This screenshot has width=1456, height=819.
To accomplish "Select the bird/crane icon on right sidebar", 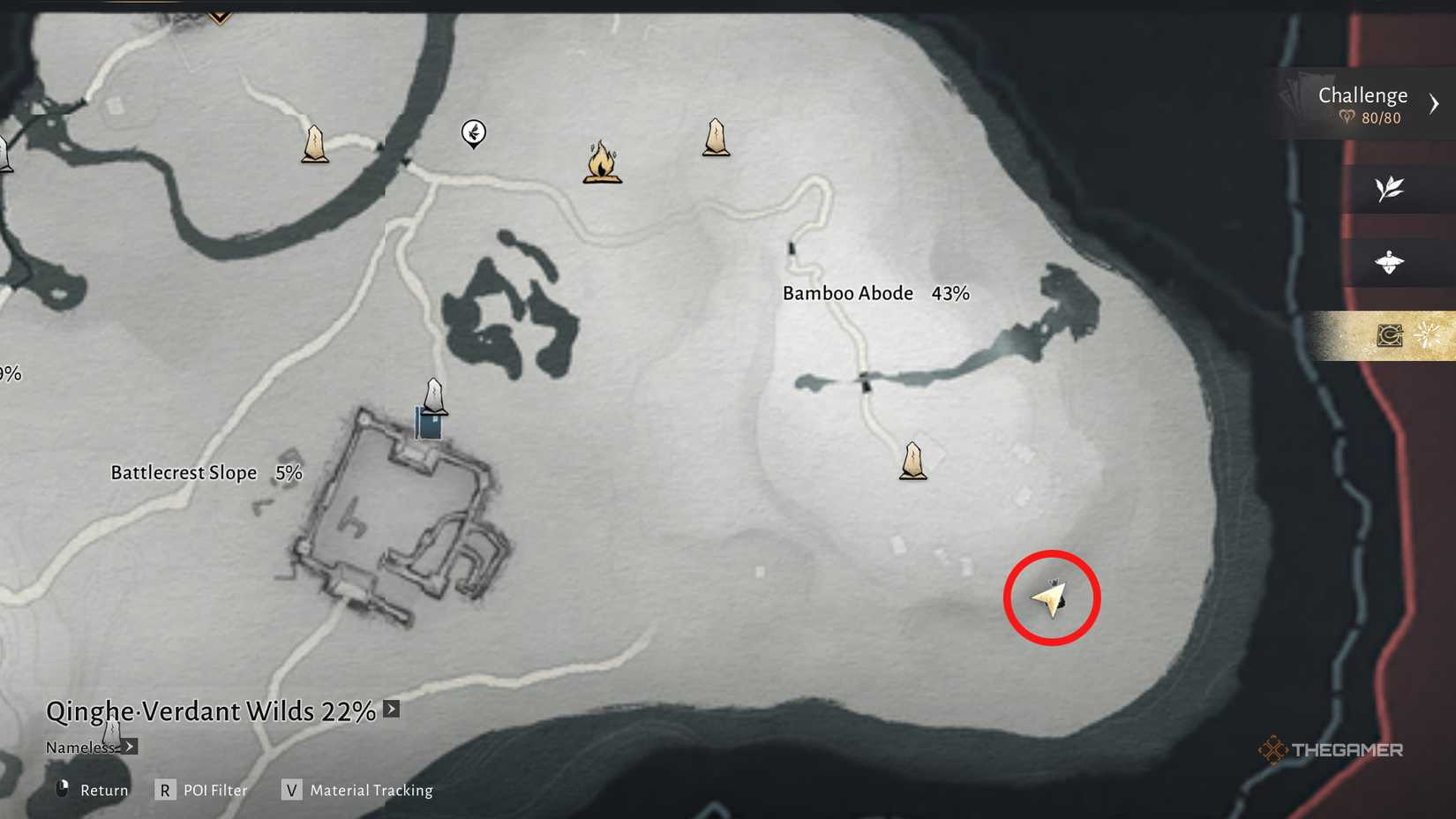I will coord(1390,262).
